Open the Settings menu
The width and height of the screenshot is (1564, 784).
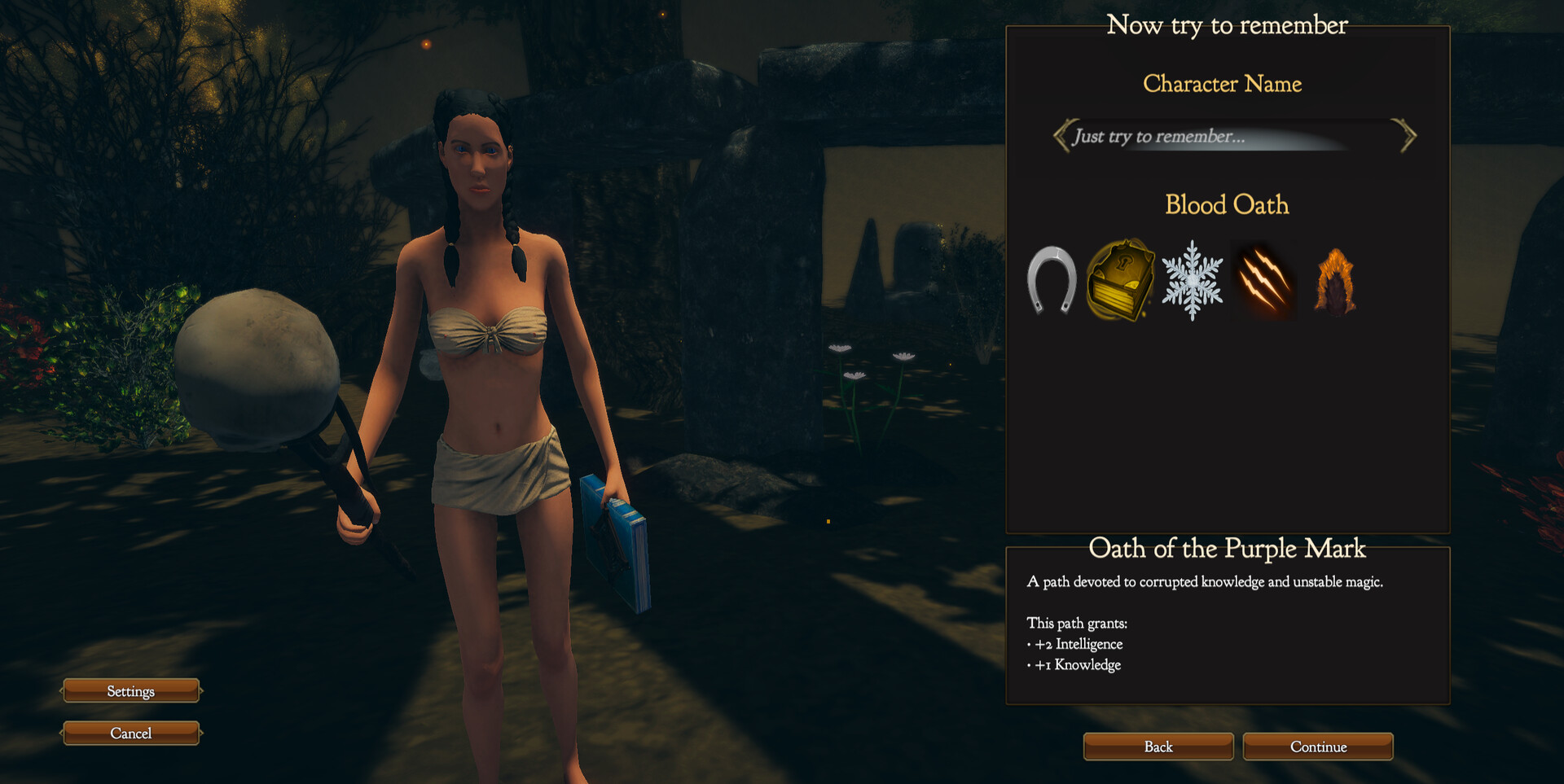[130, 691]
